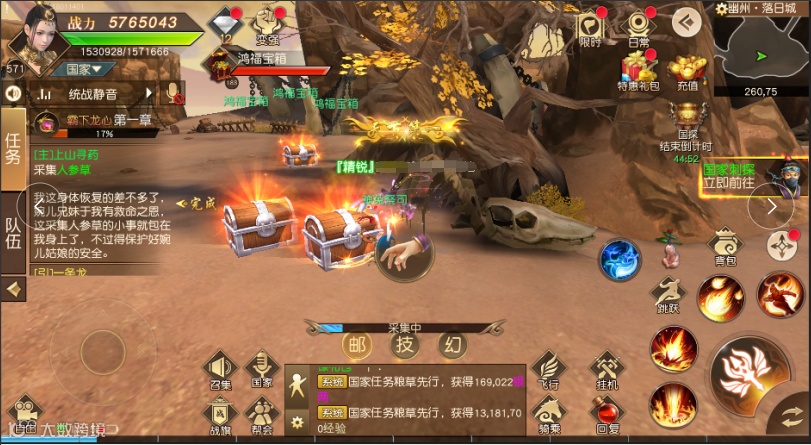Mount up with the 骑乘 button
Screen dimensions: 811x445
[549, 413]
